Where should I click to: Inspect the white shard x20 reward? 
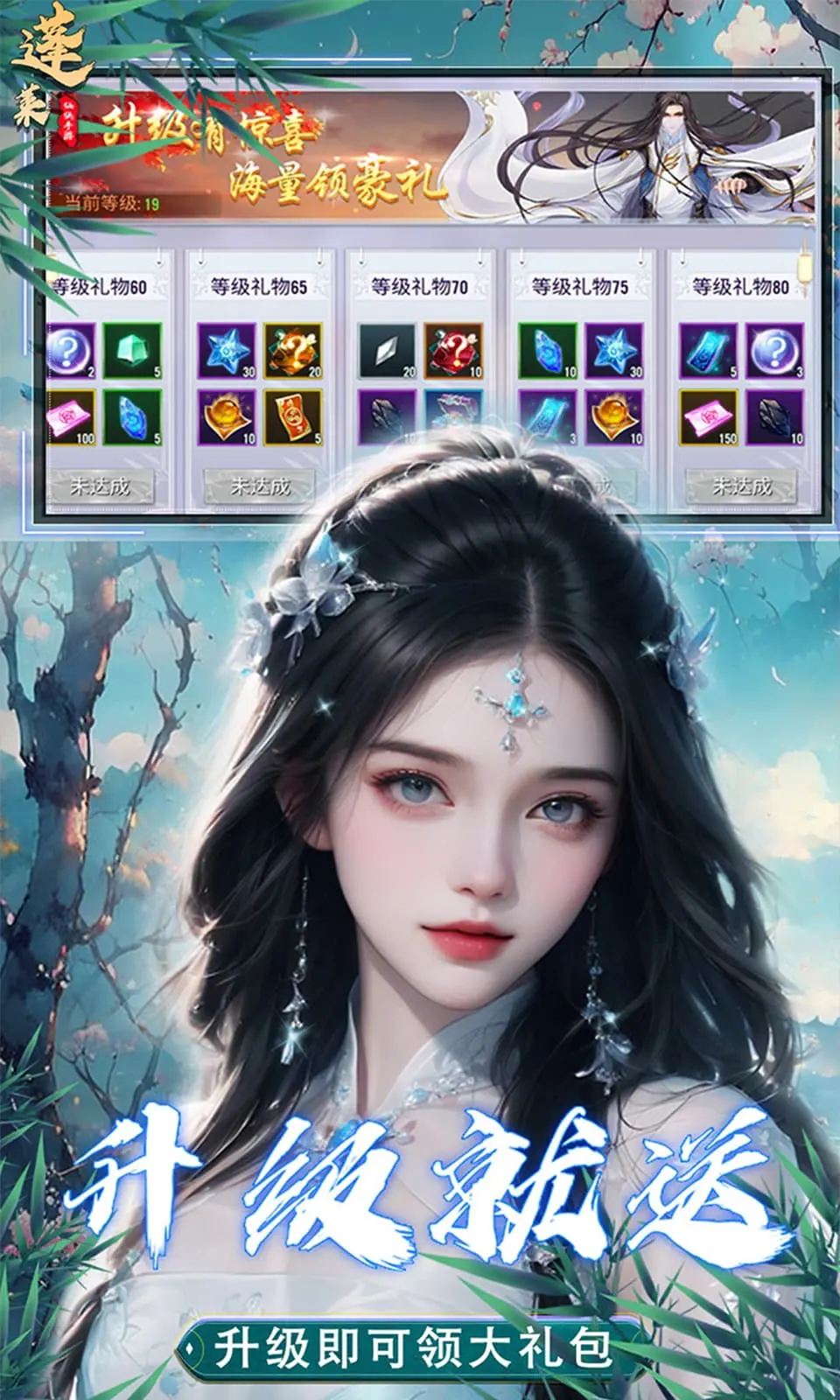[388, 350]
